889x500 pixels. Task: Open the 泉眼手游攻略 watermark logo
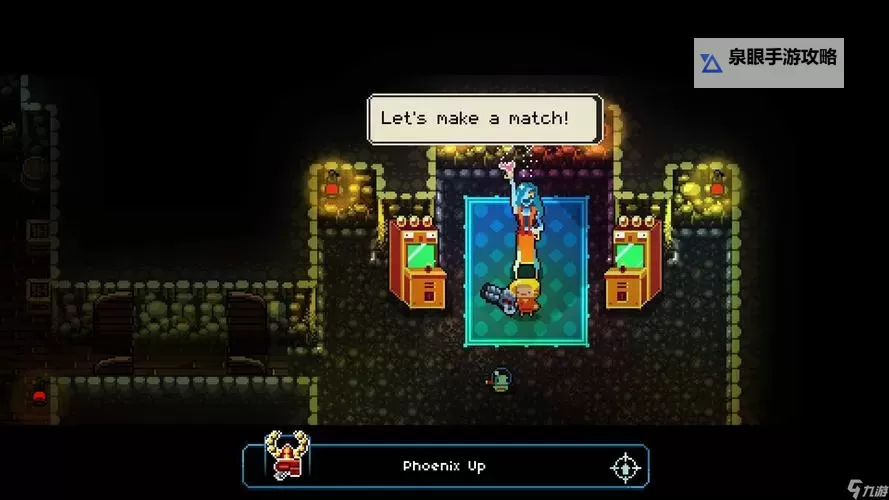[769, 61]
